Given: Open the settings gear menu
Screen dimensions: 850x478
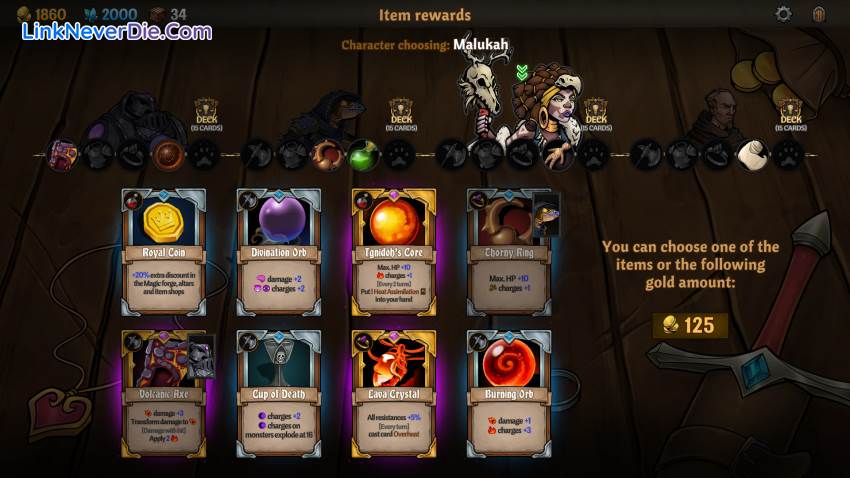Looking at the screenshot, I should pos(784,14).
